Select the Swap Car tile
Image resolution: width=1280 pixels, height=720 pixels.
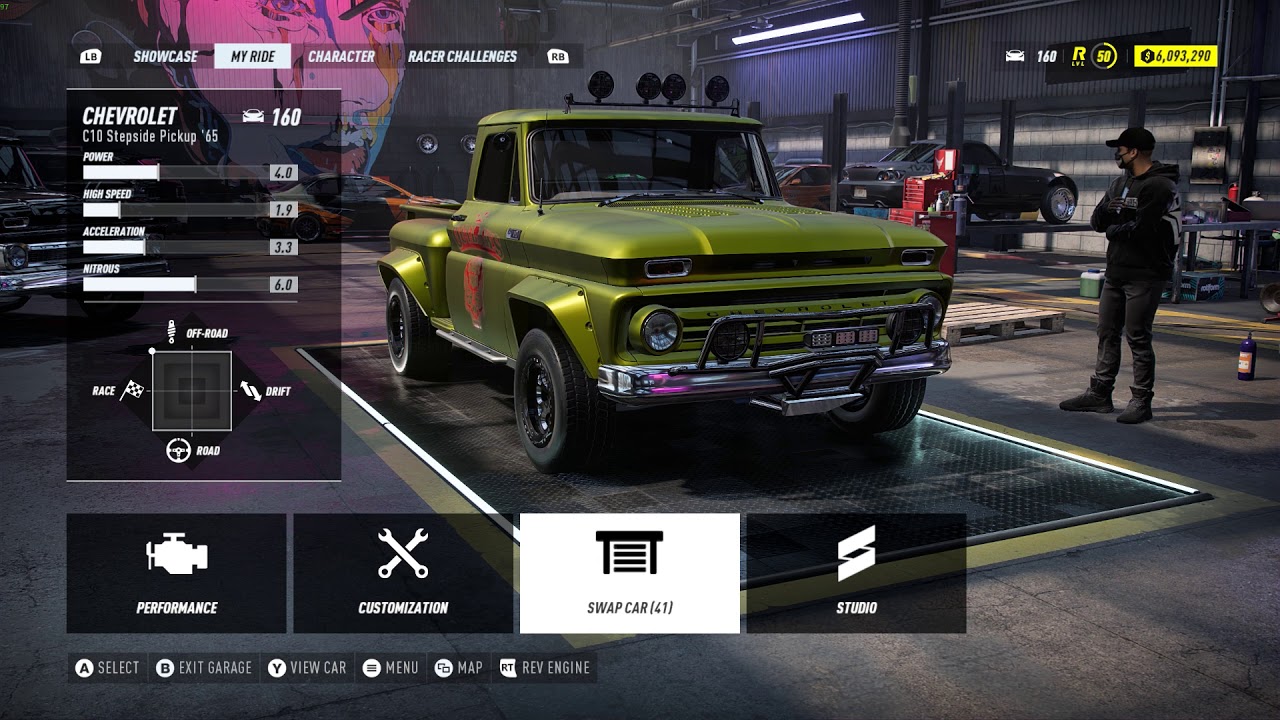pos(630,573)
